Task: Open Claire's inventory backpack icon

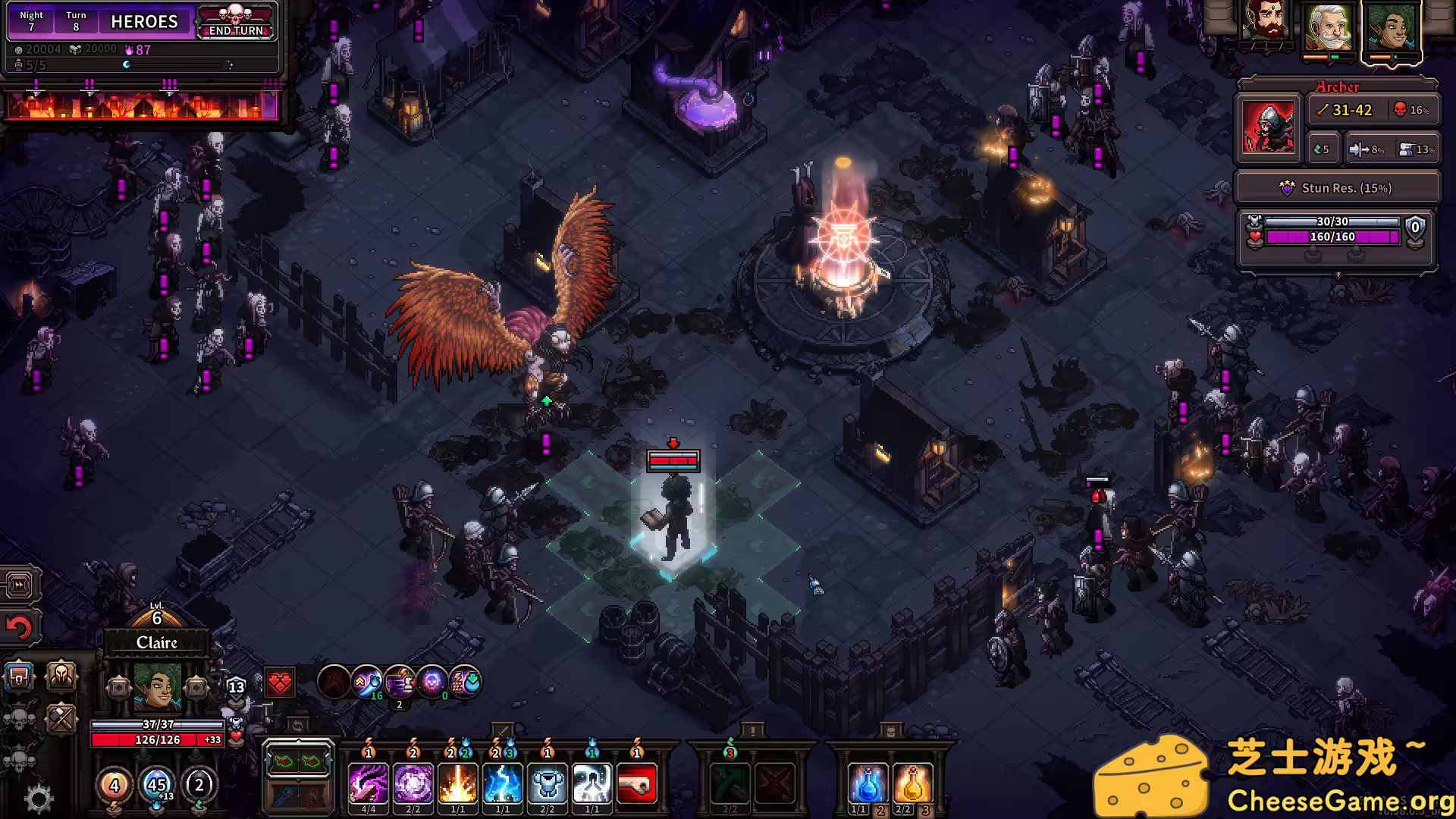Action: pos(20,677)
